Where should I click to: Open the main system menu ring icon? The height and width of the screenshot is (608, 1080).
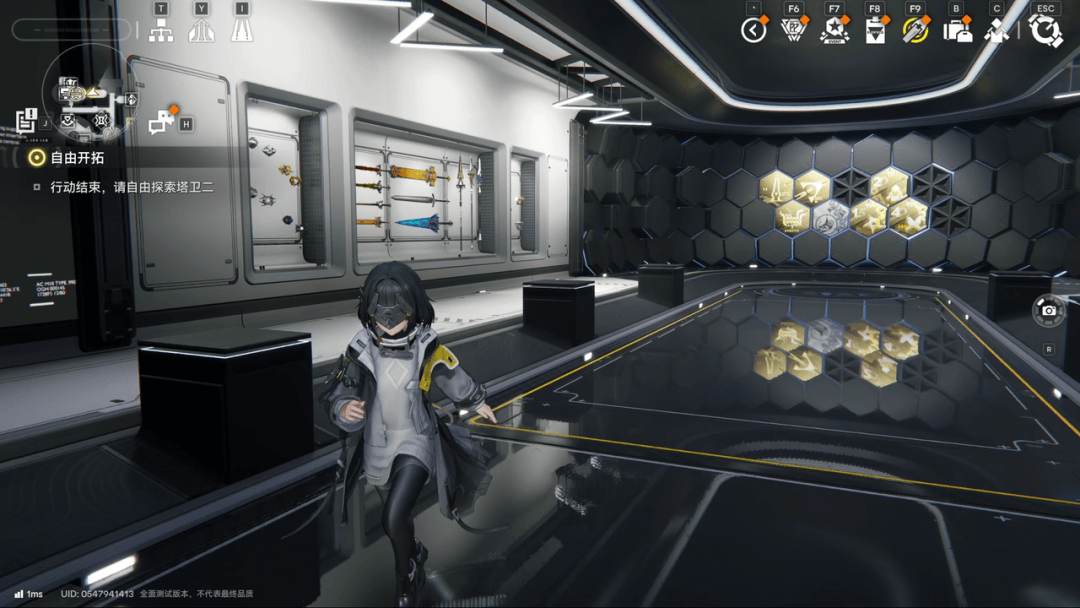point(1045,31)
